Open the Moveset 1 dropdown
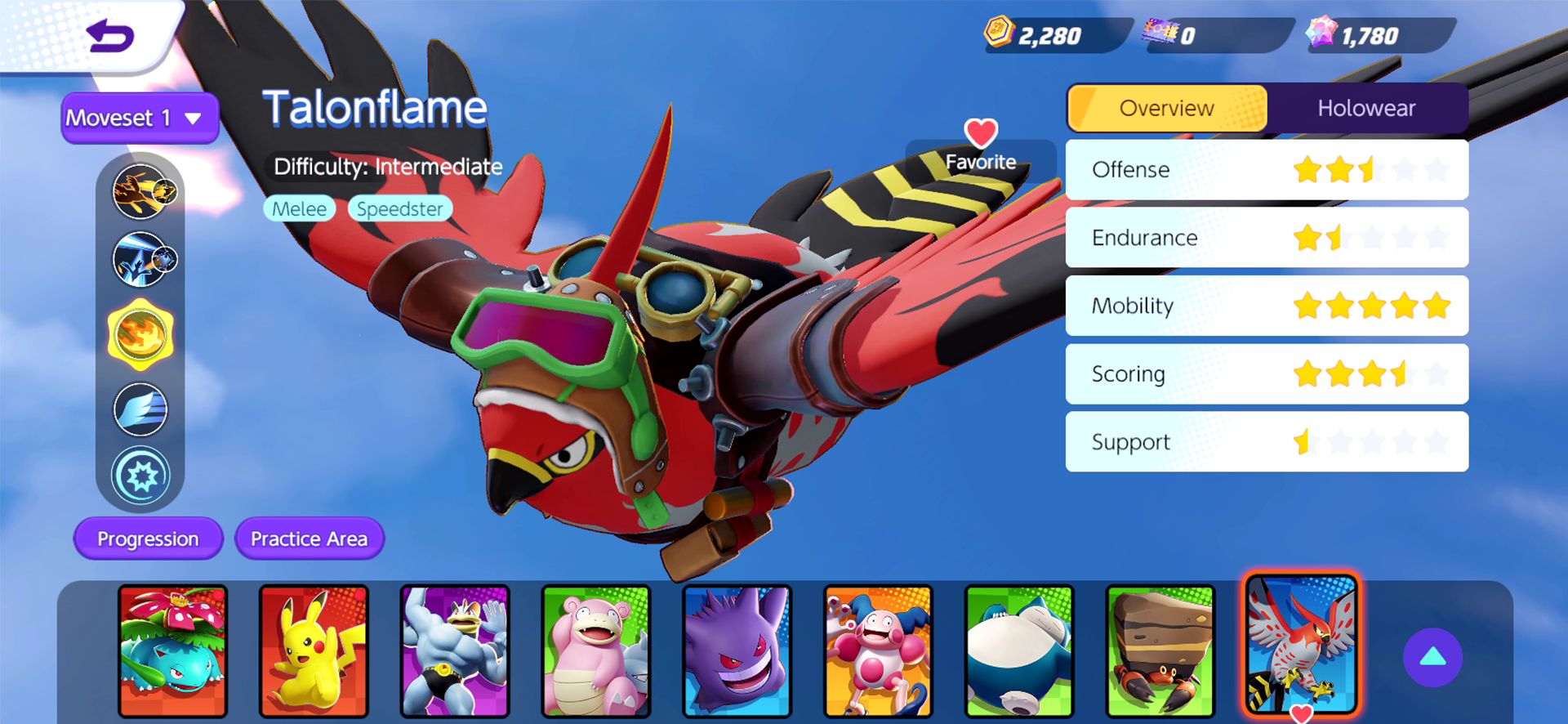 click(139, 117)
